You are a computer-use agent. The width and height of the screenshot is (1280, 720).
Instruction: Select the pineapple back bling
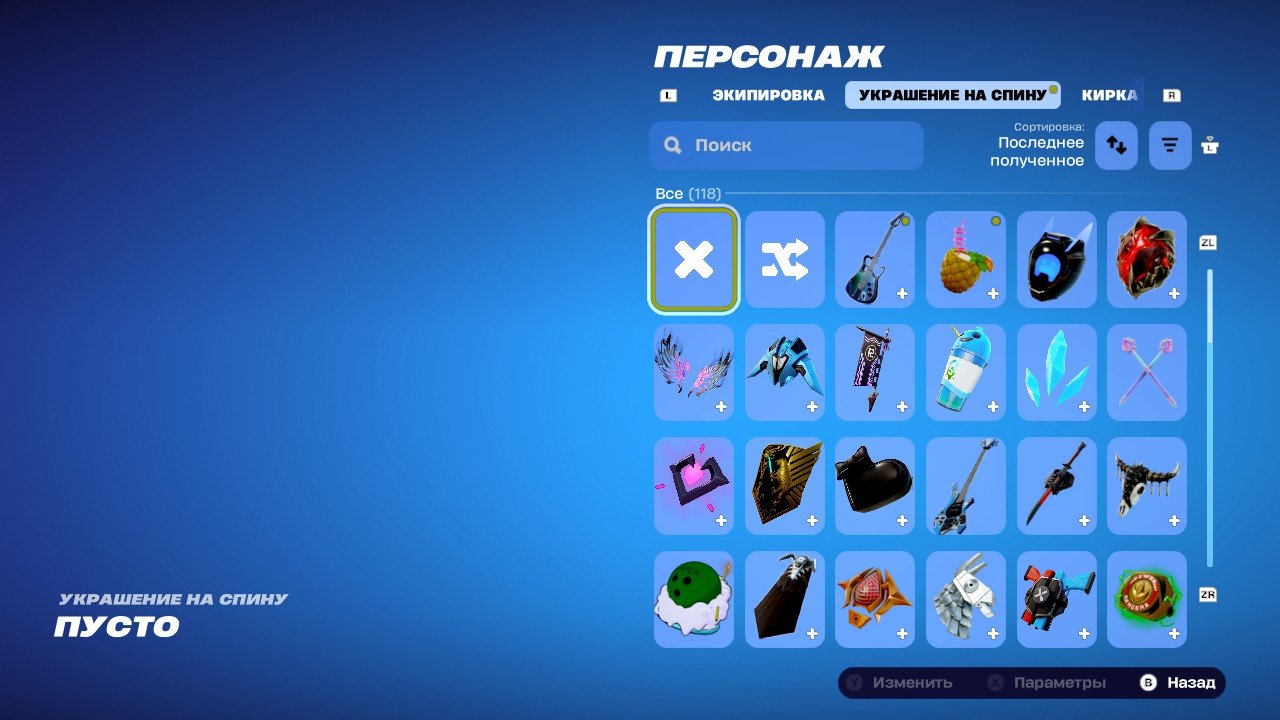tap(965, 260)
